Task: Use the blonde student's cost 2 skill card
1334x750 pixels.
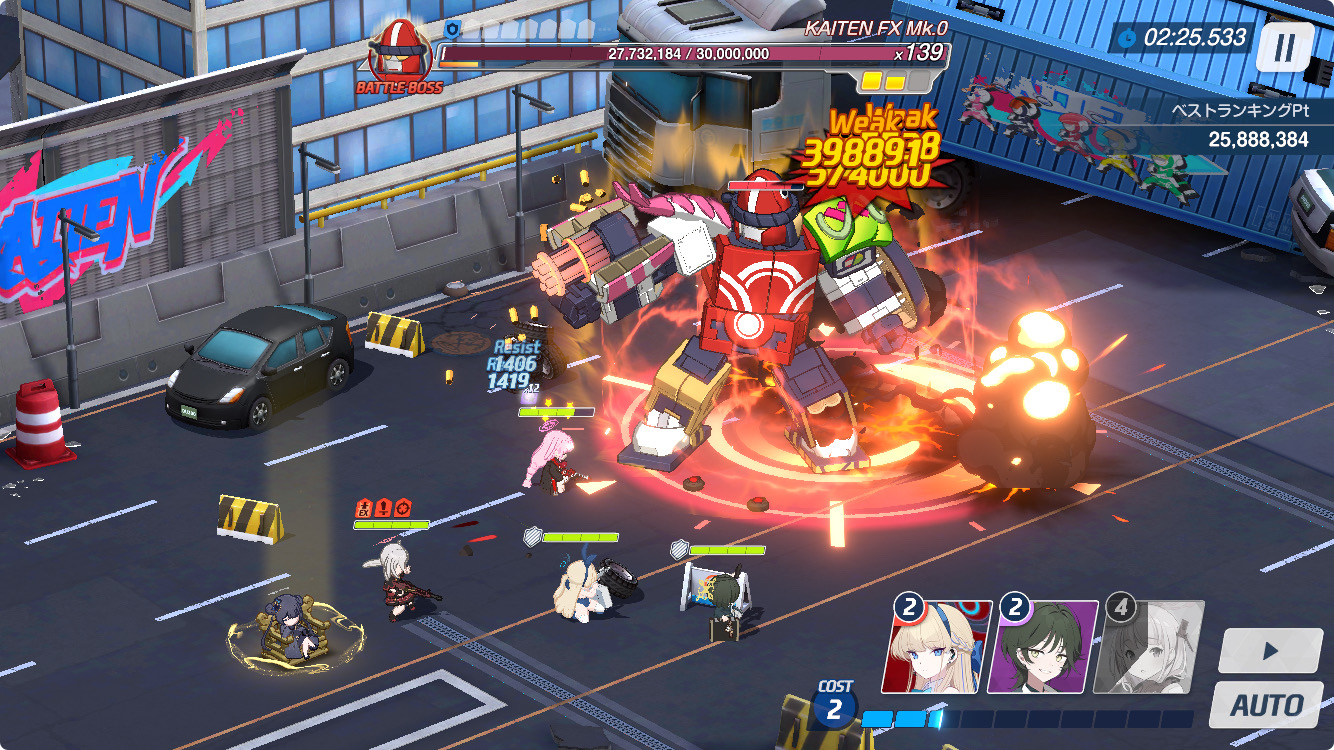Action: (x=936, y=646)
